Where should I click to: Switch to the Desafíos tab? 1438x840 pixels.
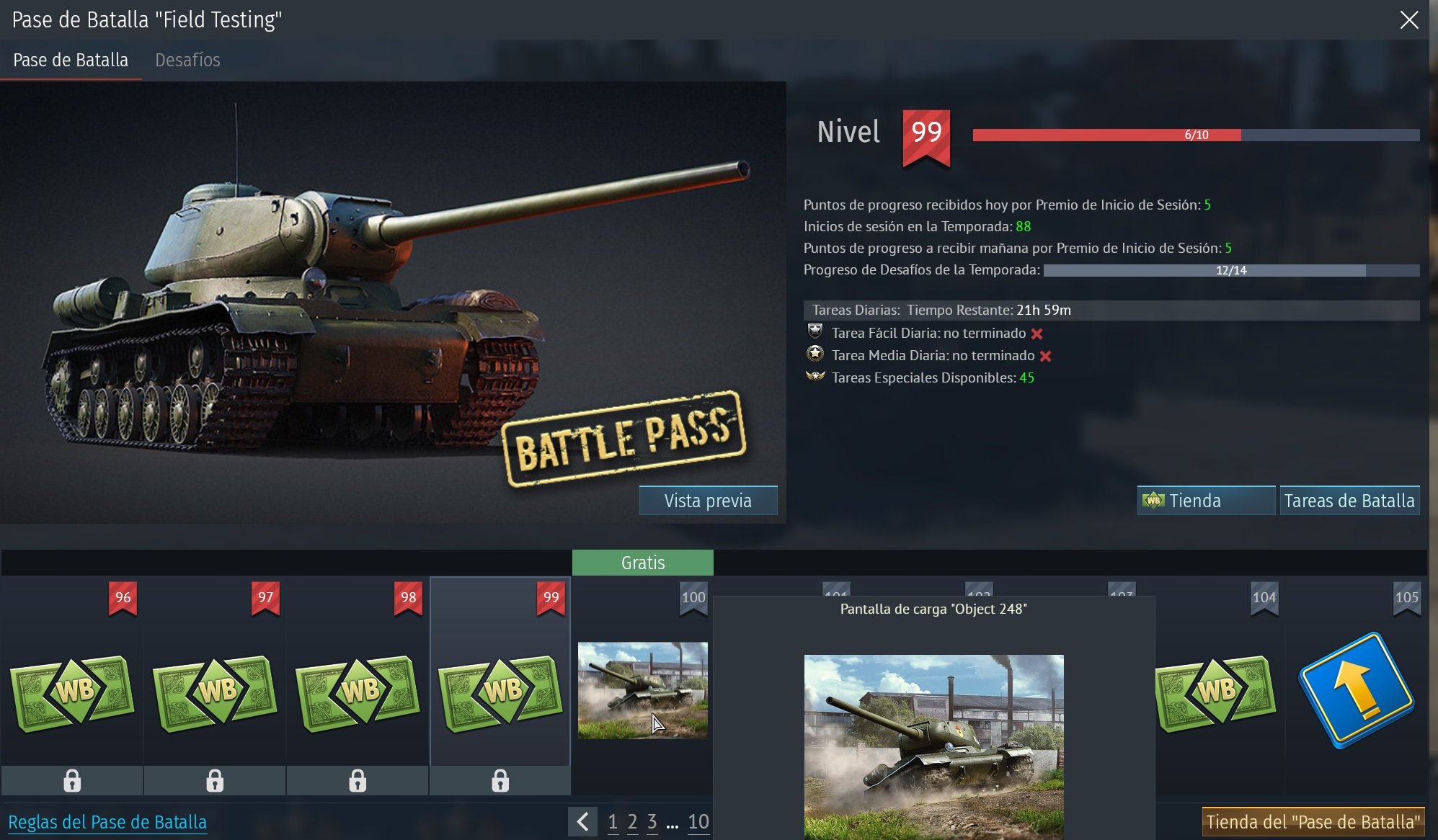[x=187, y=60]
